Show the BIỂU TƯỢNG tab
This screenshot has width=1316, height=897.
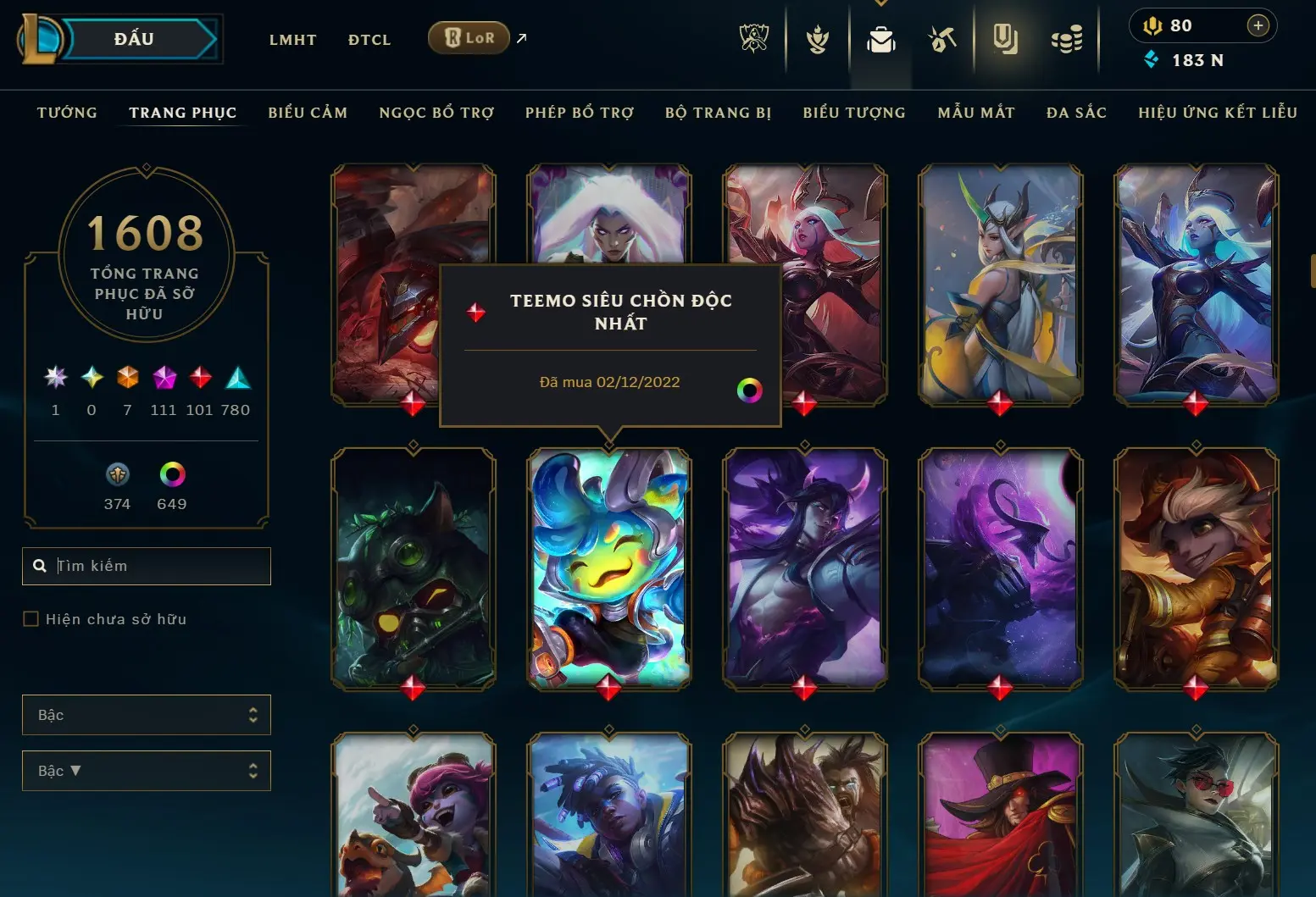pos(854,113)
